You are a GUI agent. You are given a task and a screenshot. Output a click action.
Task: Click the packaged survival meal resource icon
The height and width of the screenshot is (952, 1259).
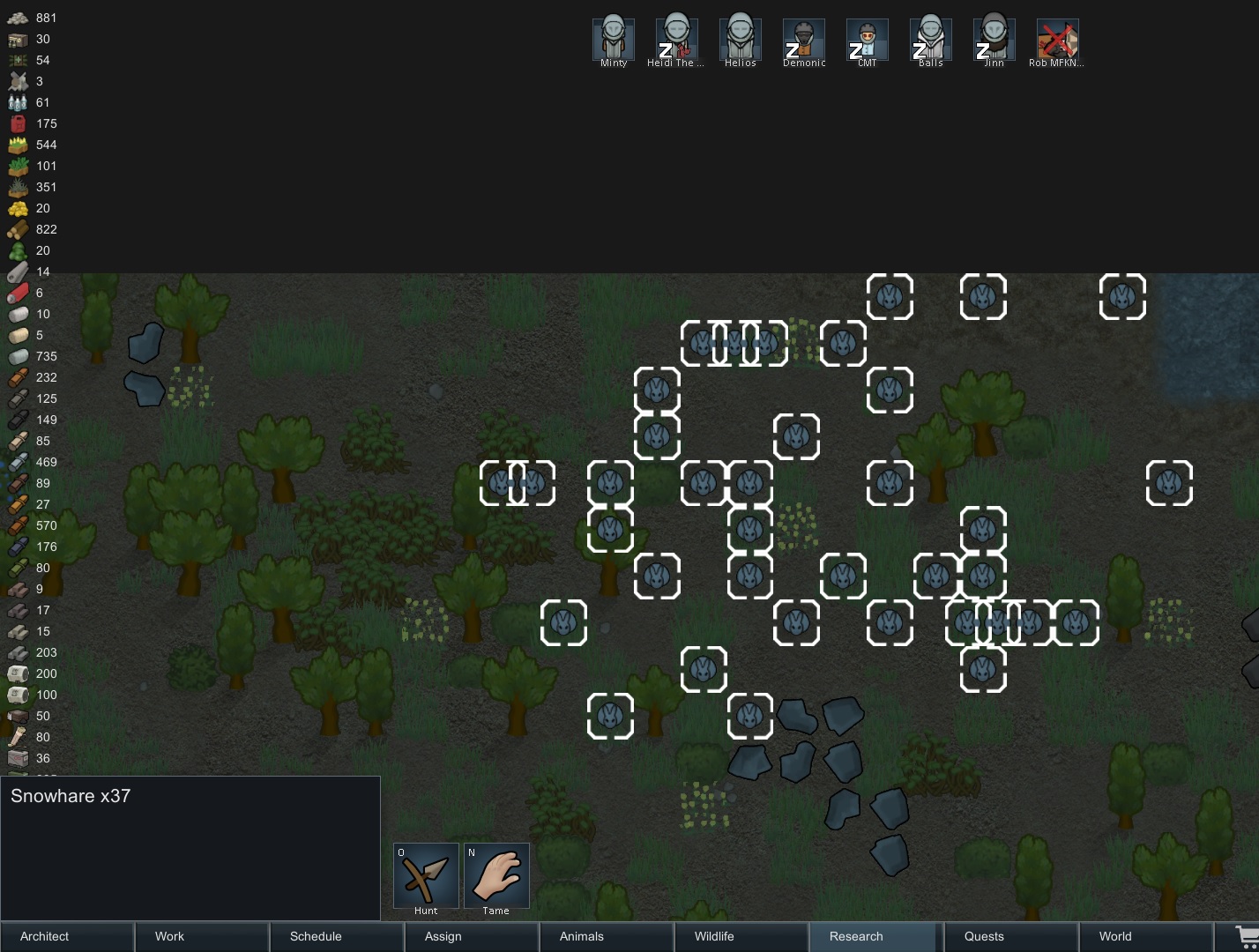click(18, 39)
